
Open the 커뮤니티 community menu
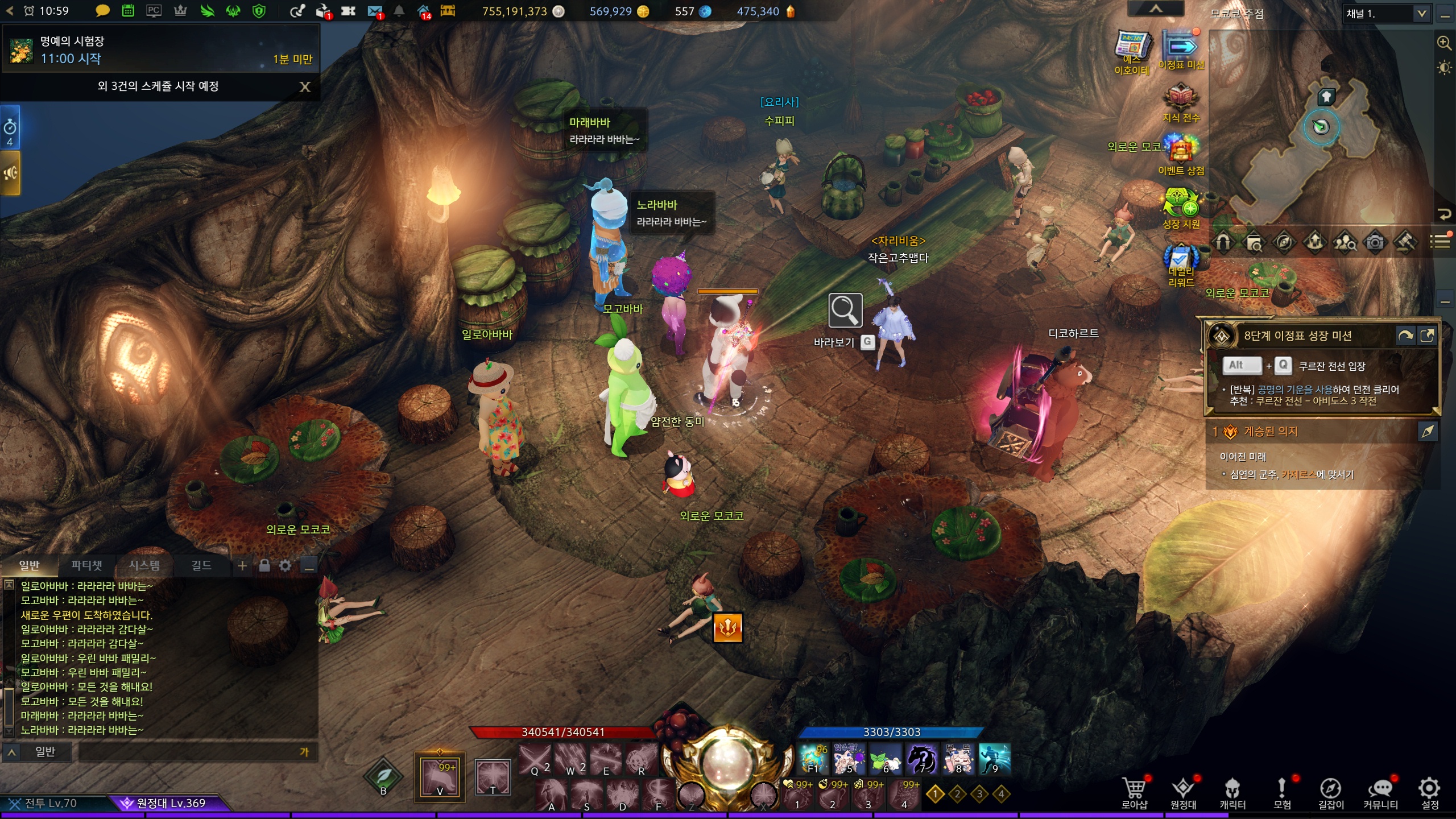(1380, 792)
